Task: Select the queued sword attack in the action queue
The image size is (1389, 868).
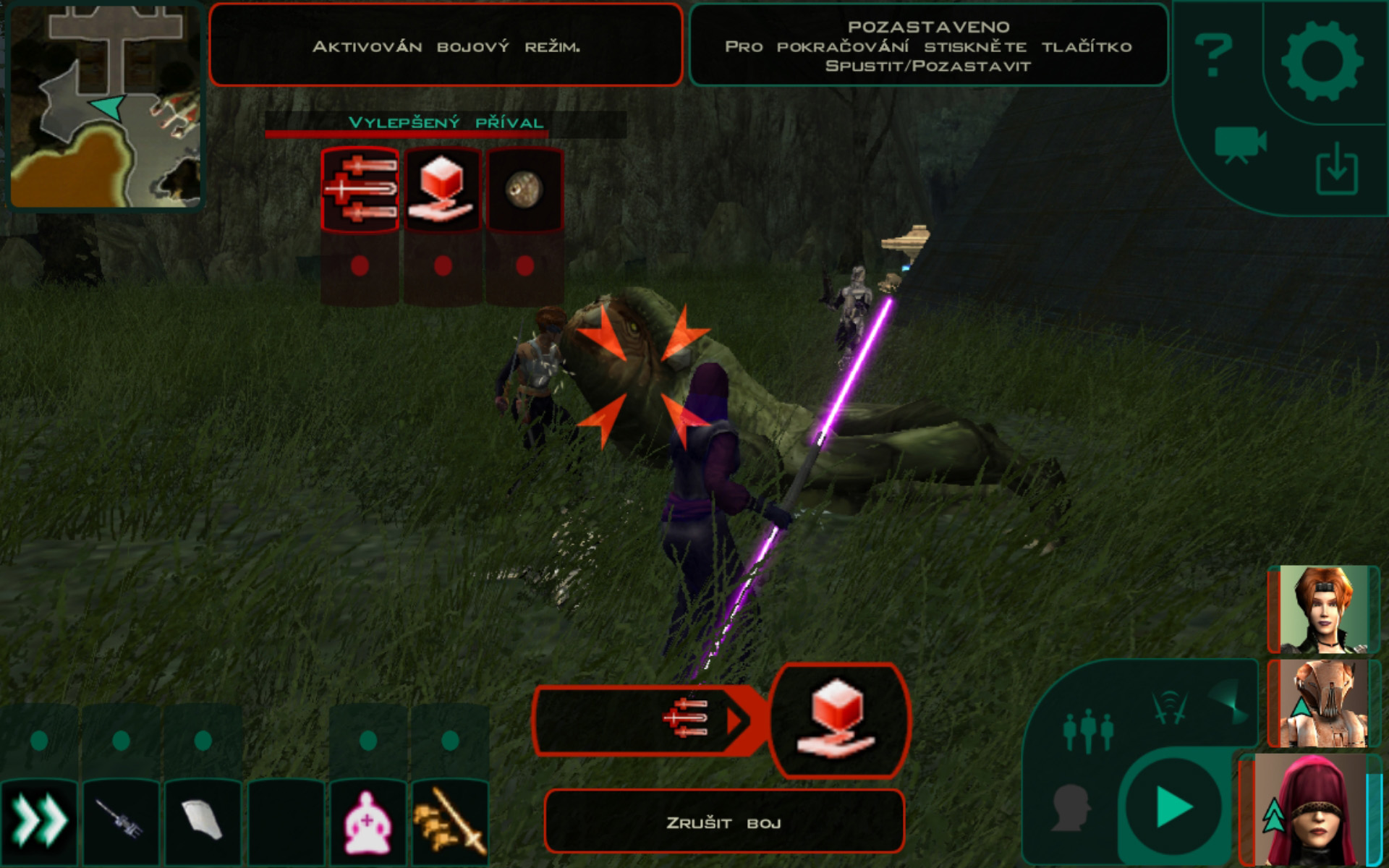Action: pyautogui.click(x=684, y=719)
